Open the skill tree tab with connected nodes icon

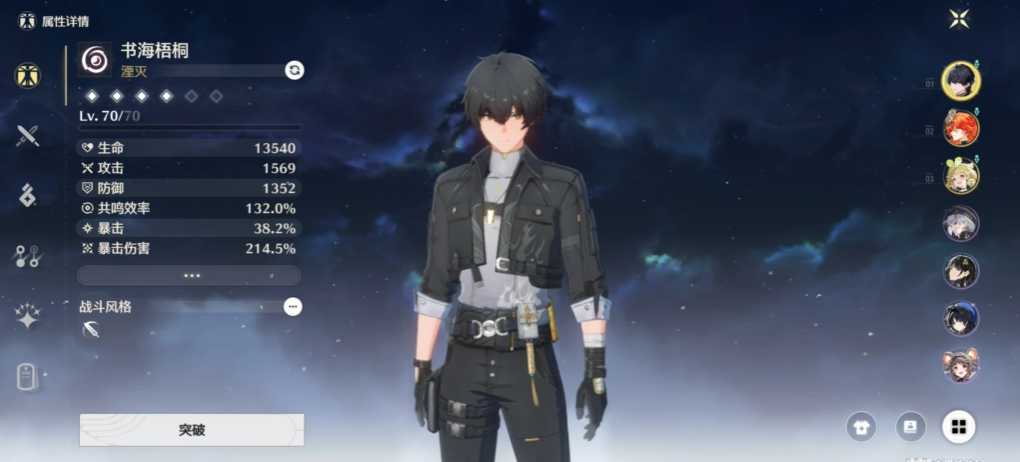tap(28, 256)
